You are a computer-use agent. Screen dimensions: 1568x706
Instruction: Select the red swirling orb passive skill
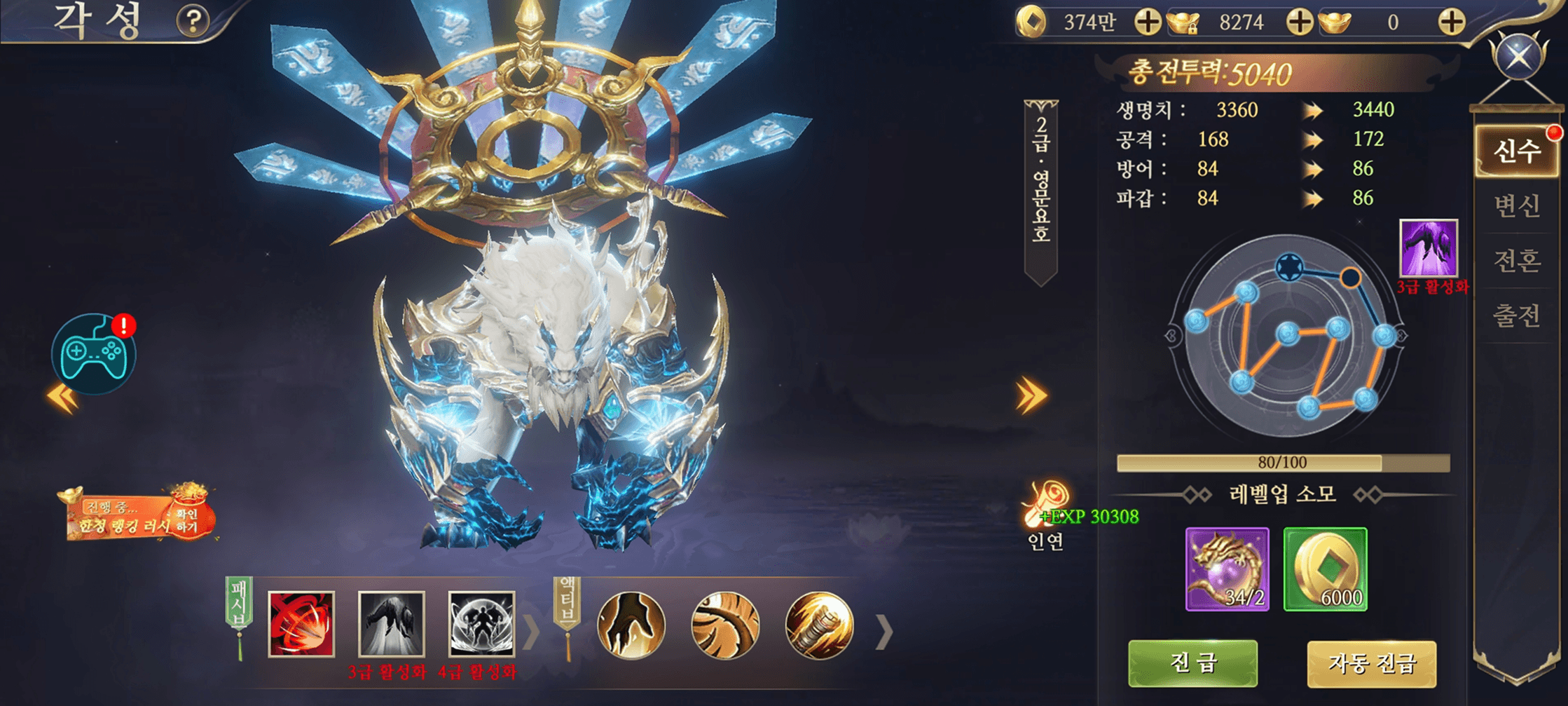point(301,624)
